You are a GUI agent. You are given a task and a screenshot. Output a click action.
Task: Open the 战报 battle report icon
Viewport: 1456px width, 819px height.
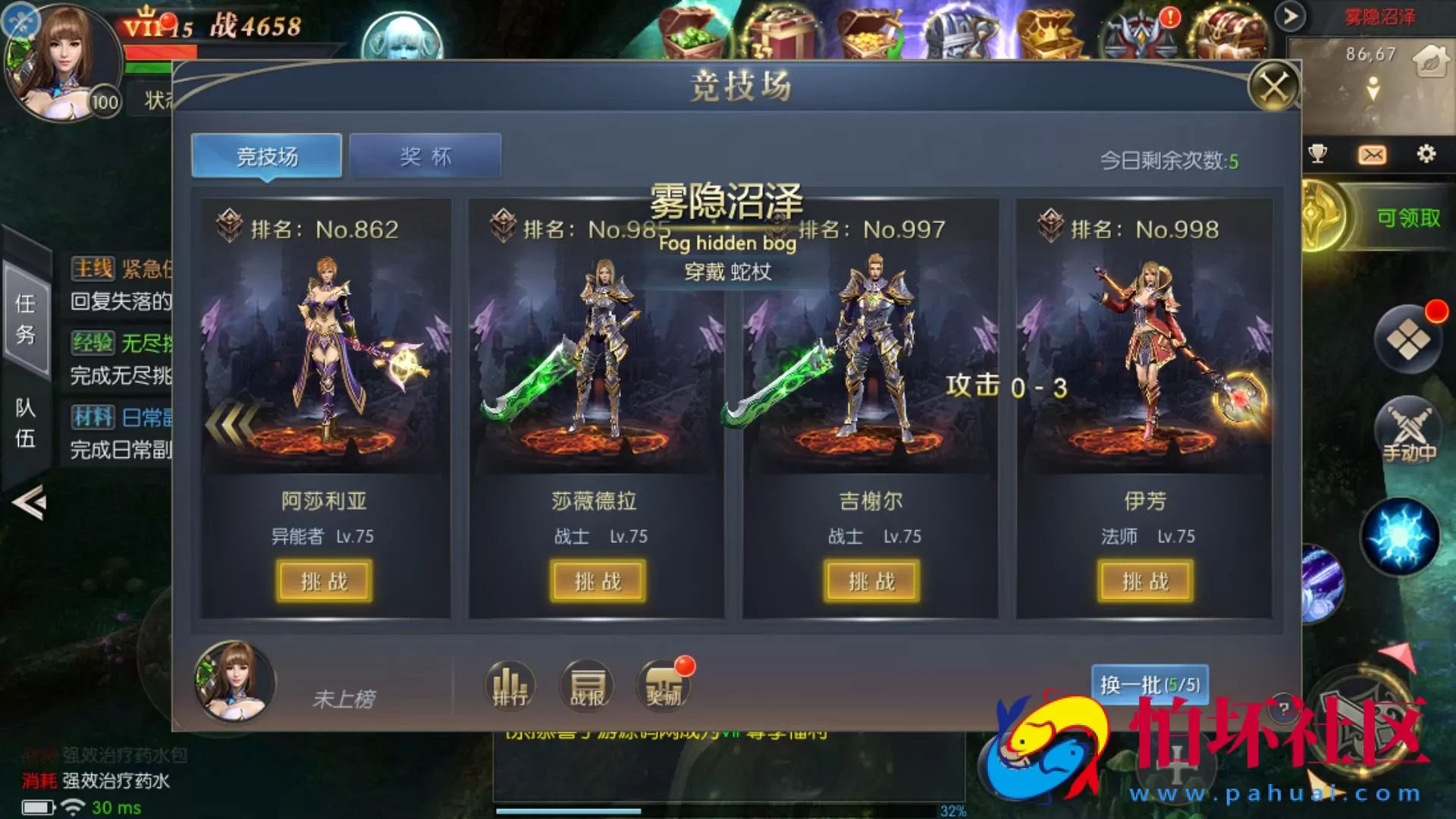(x=585, y=685)
